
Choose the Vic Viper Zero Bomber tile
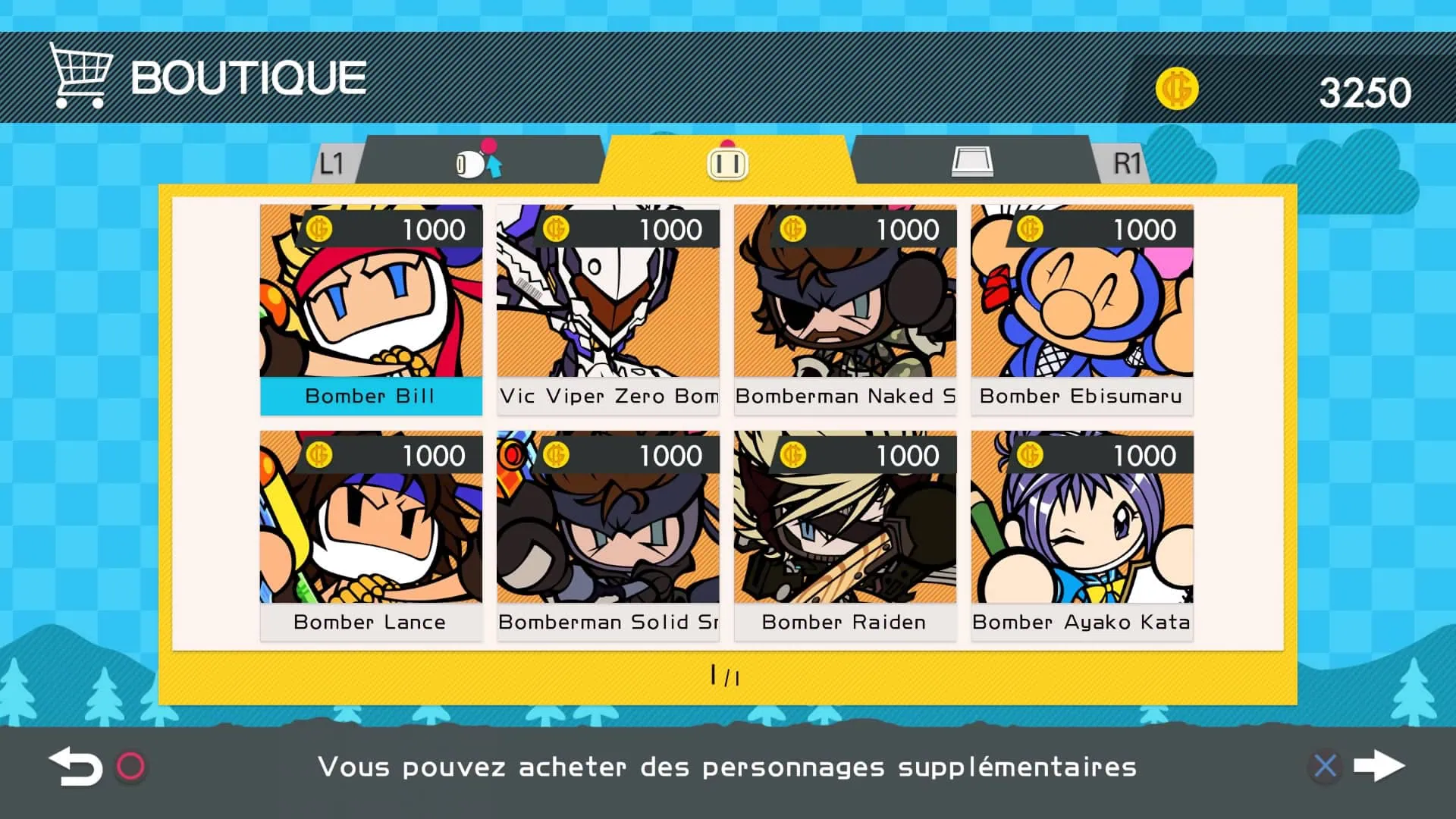coord(608,309)
